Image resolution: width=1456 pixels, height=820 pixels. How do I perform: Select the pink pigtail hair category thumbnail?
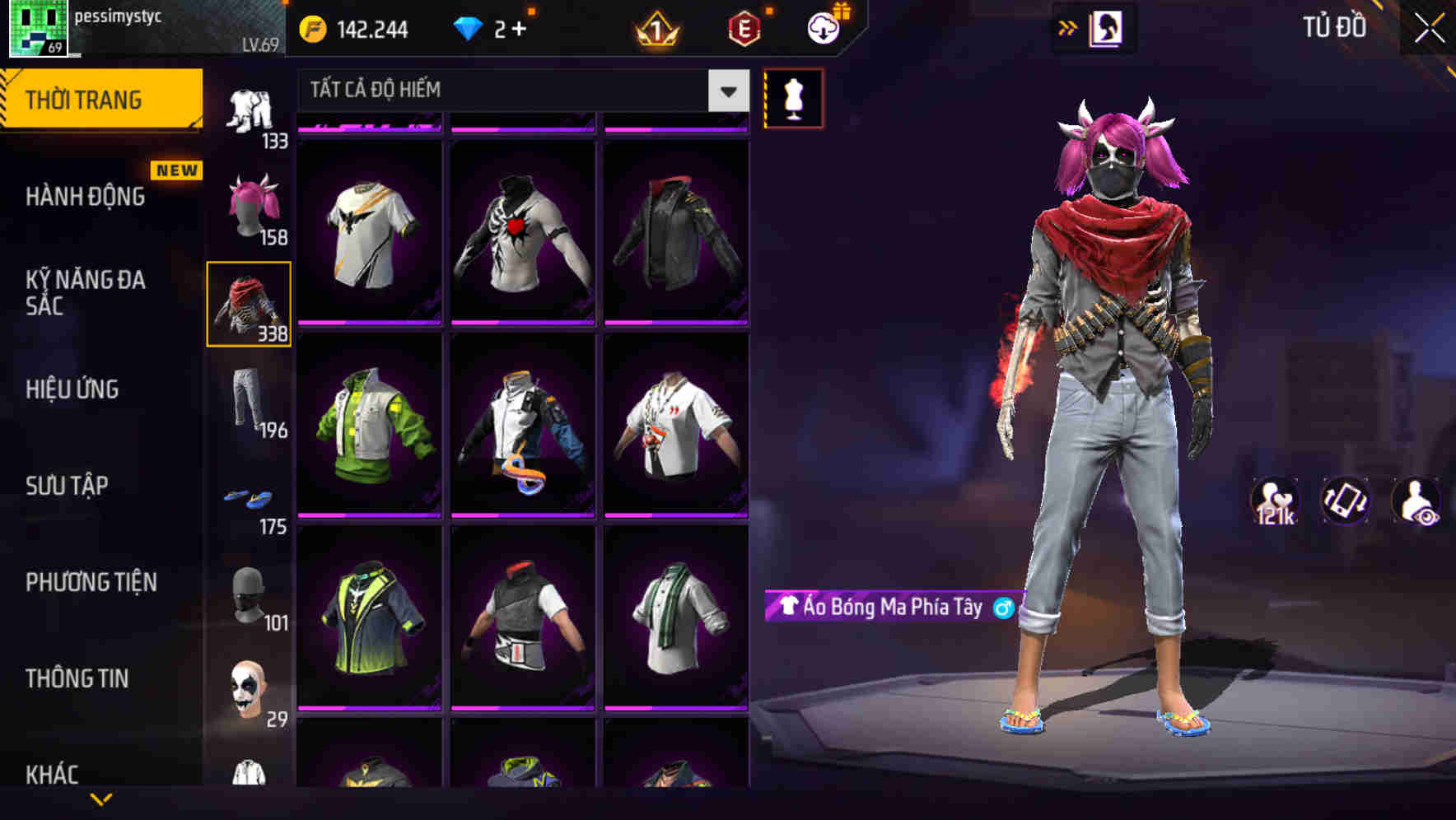(250, 205)
